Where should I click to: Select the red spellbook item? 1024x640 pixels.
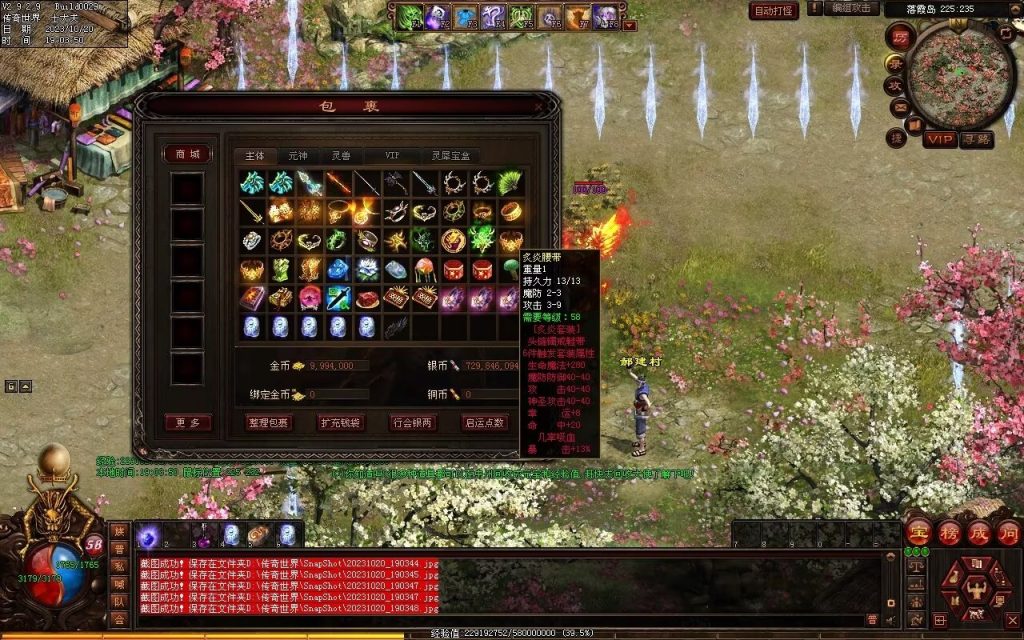(251, 298)
